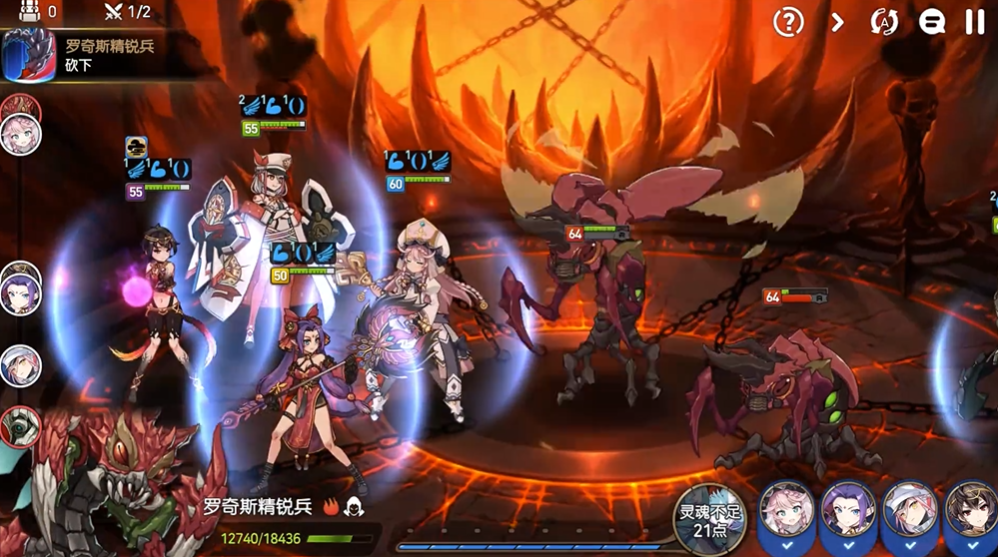998x557 pixels.
Task: Click the white-capped portrait on turn order bar
Action: 19,366
